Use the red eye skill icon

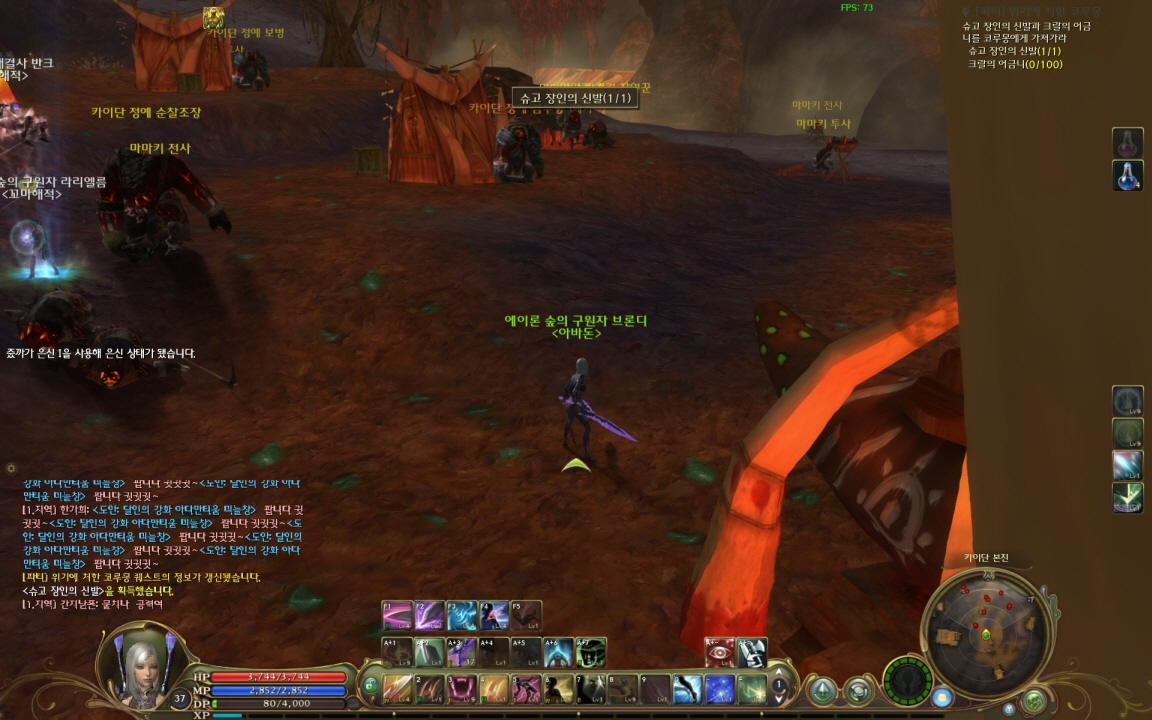[720, 652]
